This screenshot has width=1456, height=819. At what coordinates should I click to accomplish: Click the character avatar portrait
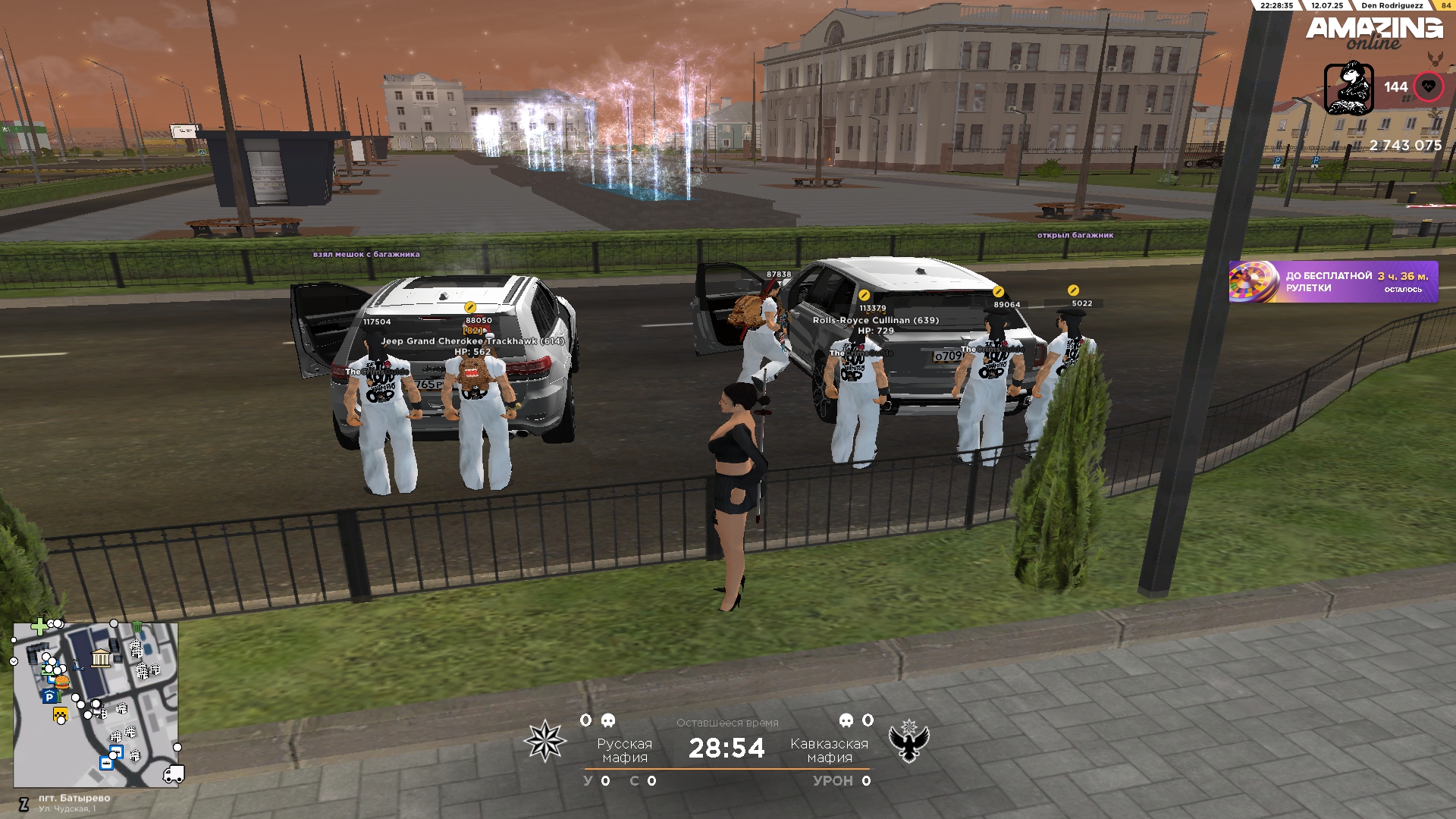pos(1348,89)
